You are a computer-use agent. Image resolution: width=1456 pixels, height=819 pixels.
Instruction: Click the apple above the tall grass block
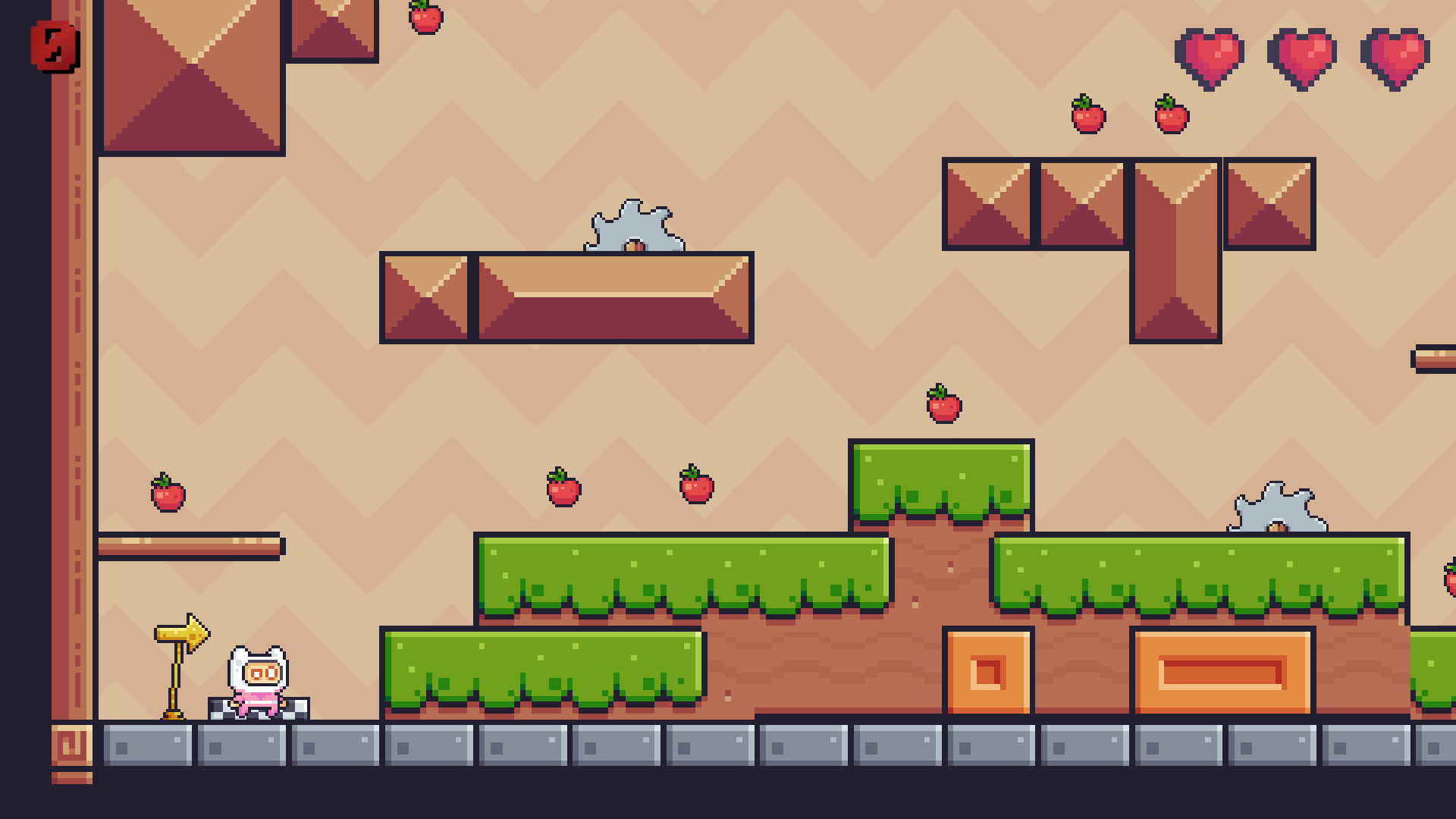(x=943, y=404)
